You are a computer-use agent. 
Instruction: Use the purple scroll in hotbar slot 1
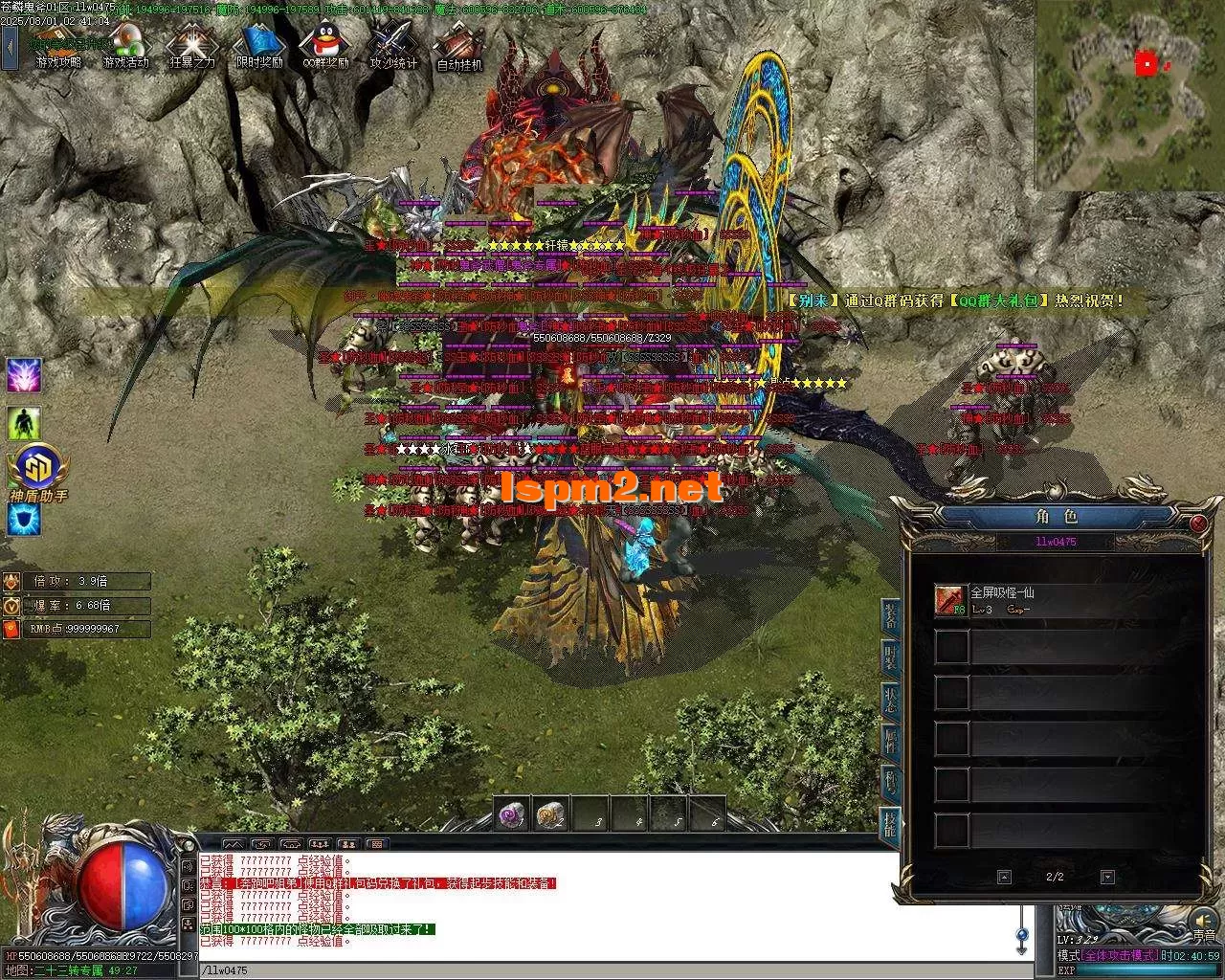511,814
